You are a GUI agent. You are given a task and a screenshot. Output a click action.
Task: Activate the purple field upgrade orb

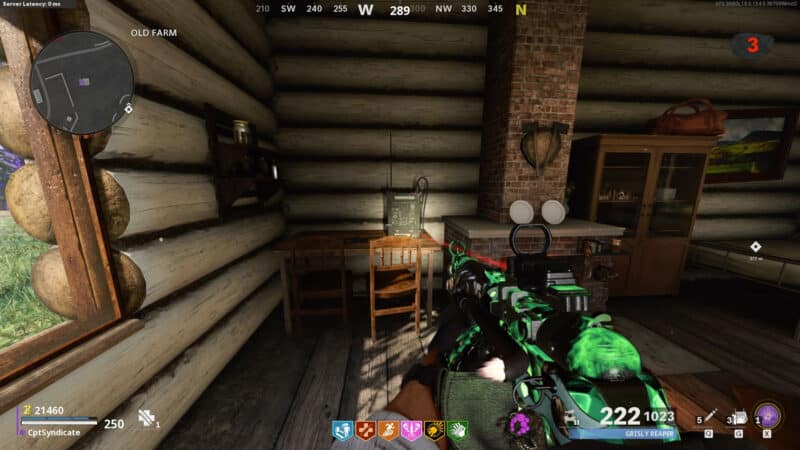(x=768, y=416)
